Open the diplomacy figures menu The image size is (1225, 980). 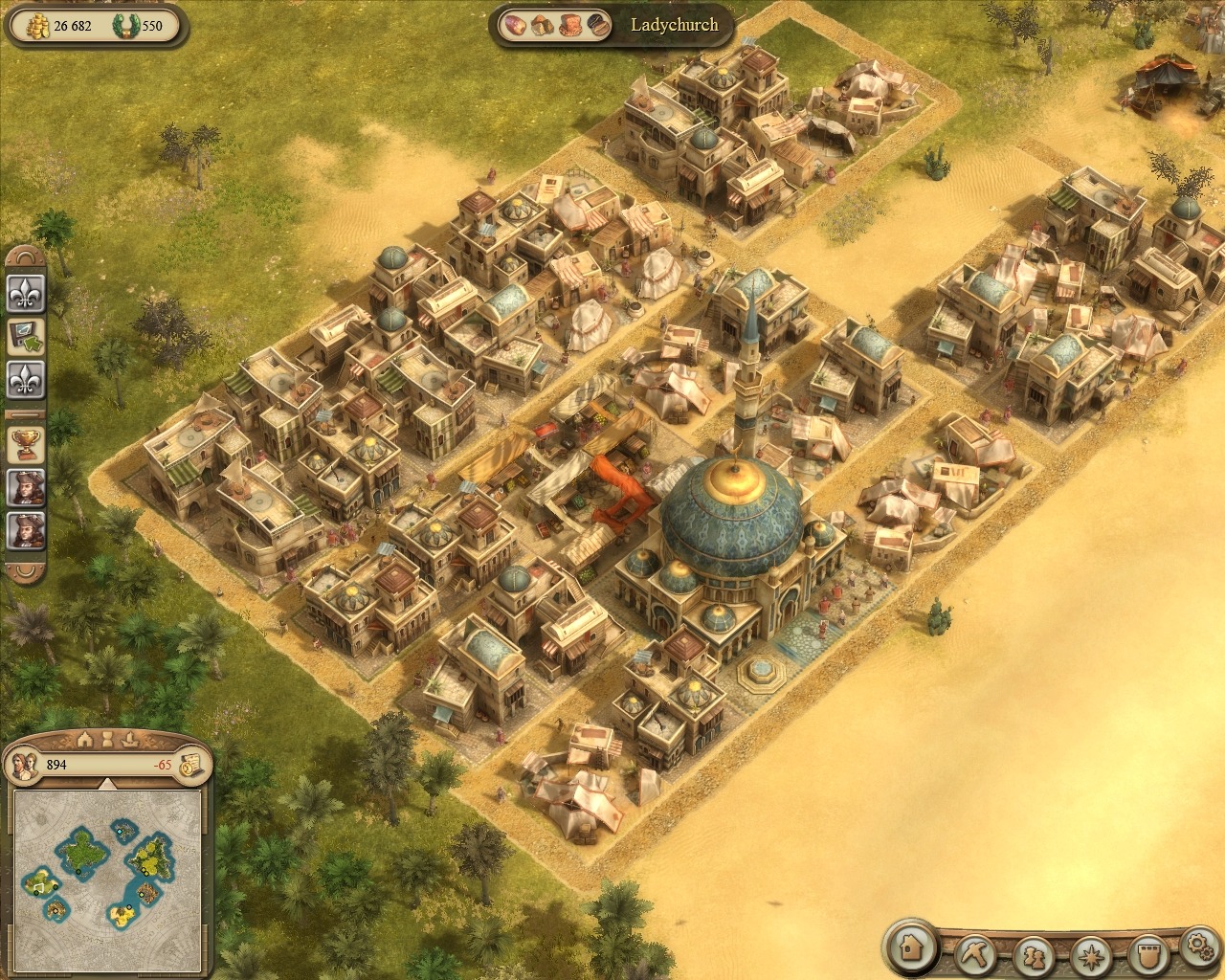[x=1034, y=954]
